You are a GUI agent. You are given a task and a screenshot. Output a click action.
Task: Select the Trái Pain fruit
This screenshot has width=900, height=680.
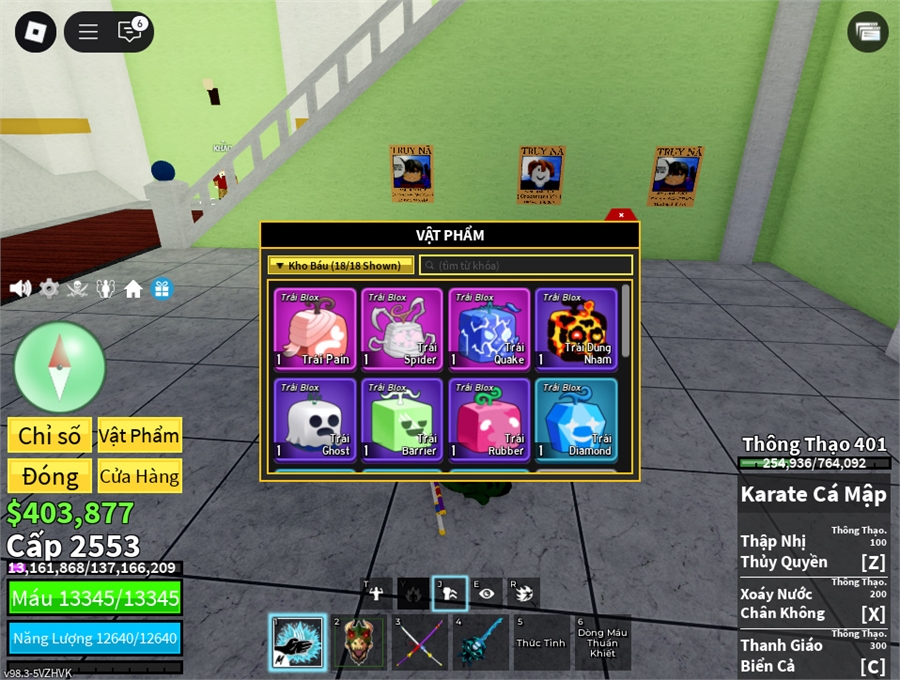point(315,329)
